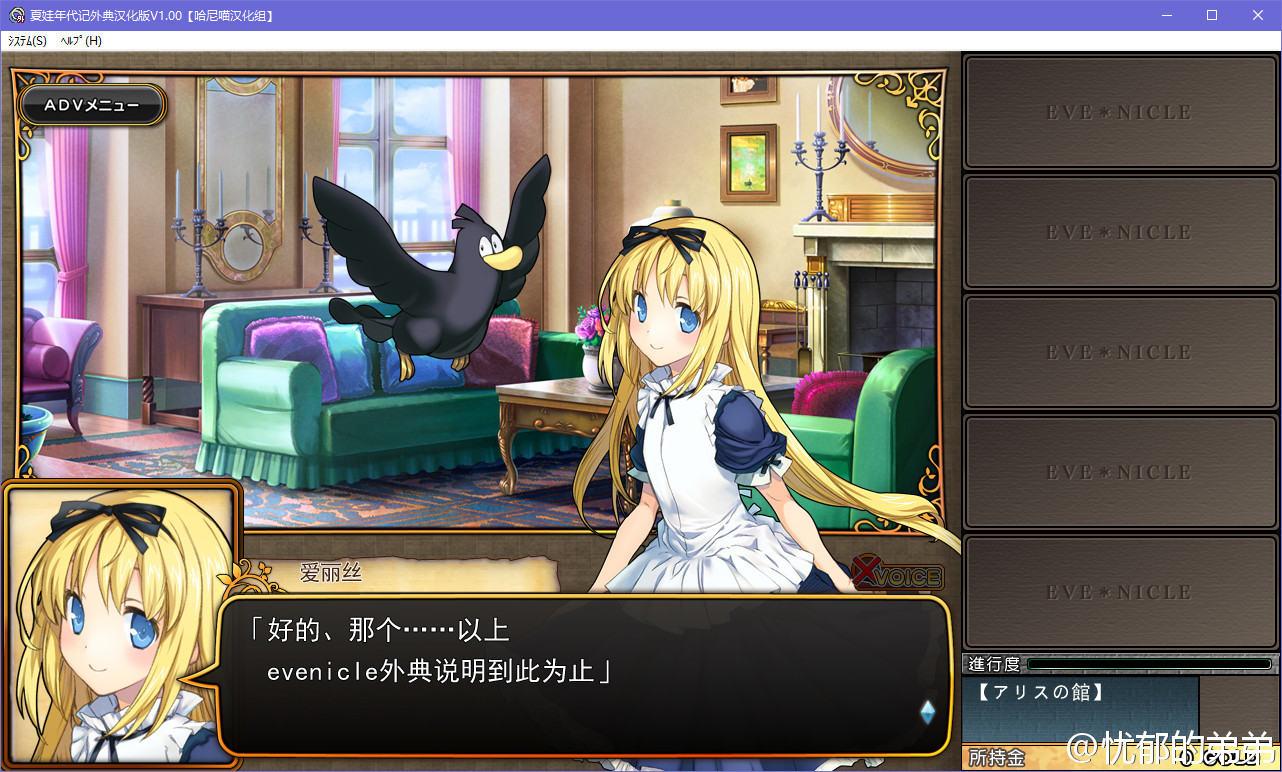Advance dialogue with the blue diamond indicator
This screenshot has width=1282, height=772.
tap(927, 712)
